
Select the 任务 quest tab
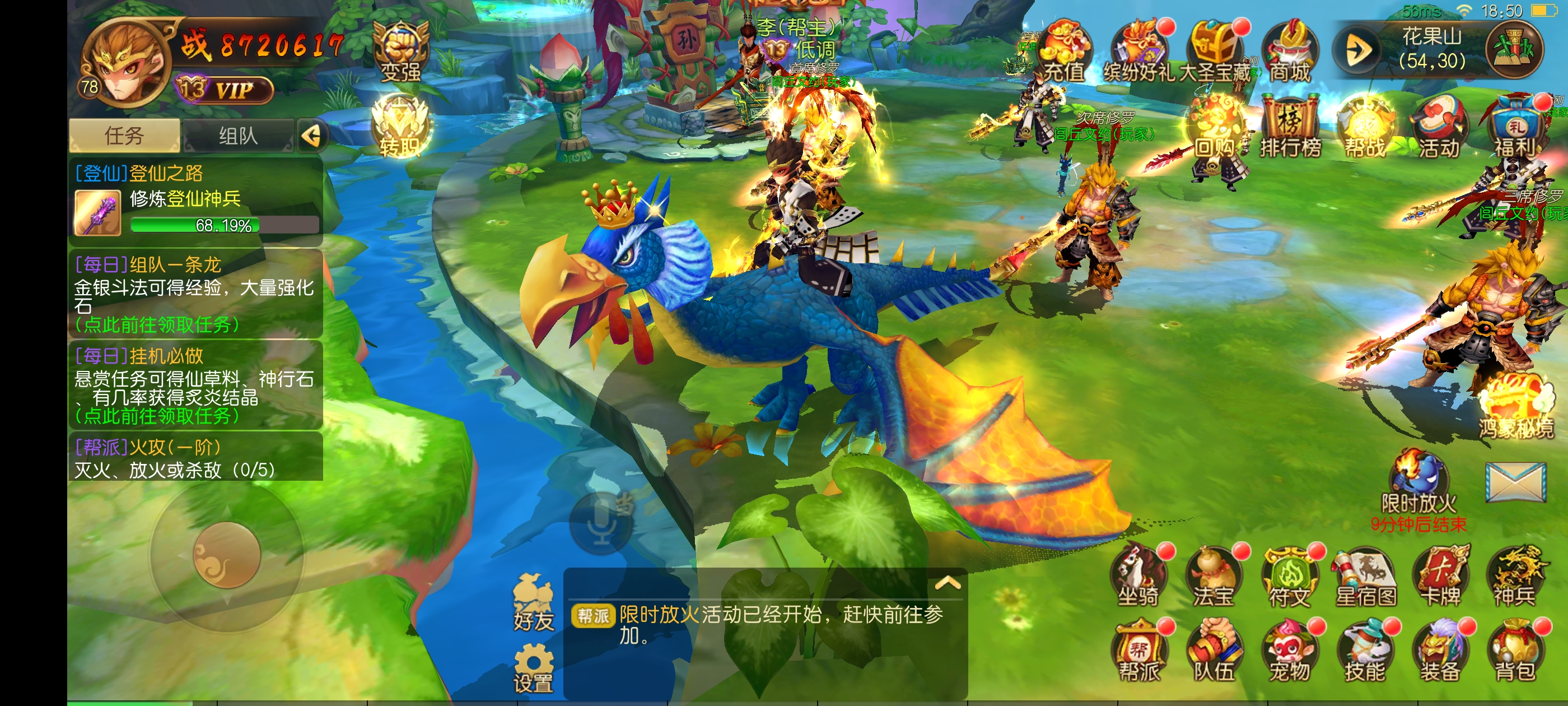coord(124,135)
